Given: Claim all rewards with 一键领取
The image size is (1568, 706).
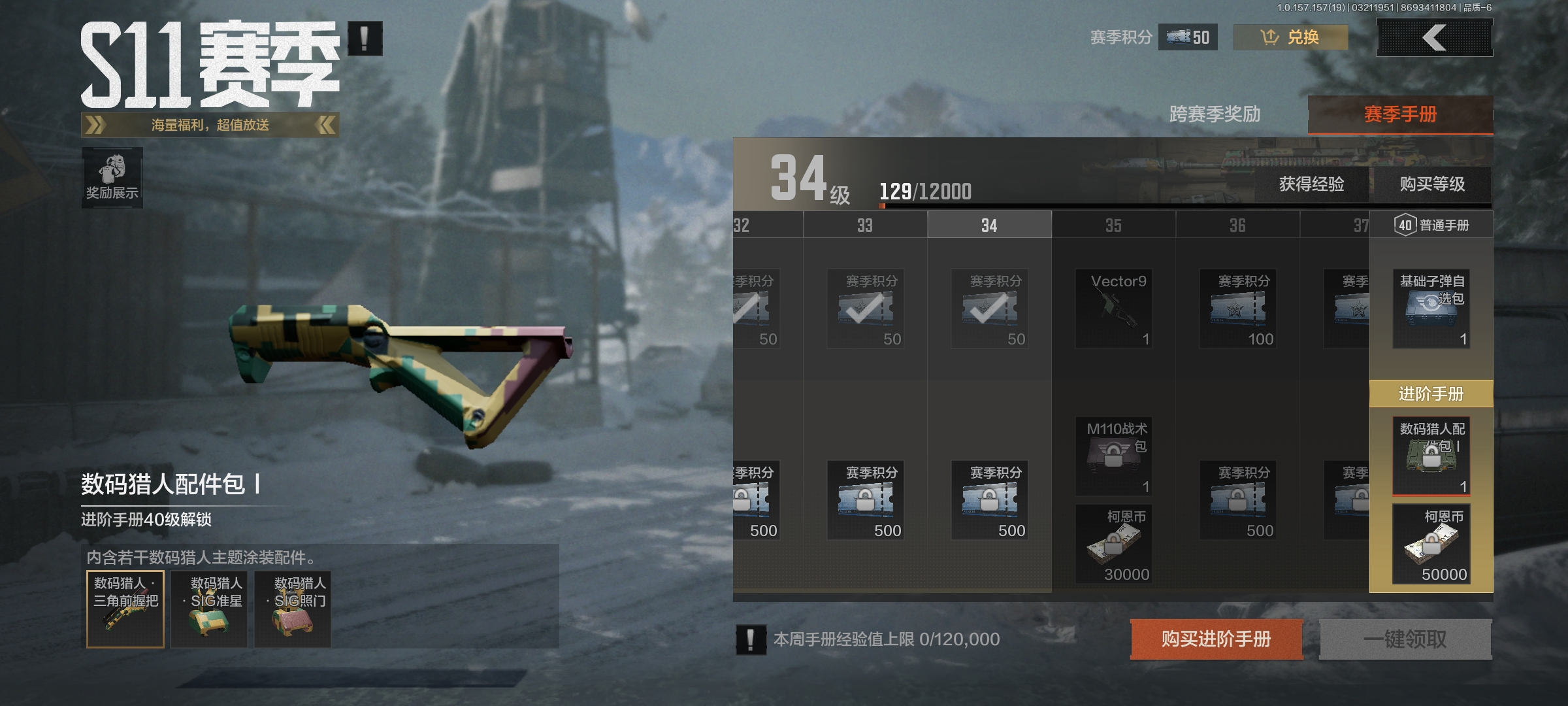Looking at the screenshot, I should pos(1405,639).
